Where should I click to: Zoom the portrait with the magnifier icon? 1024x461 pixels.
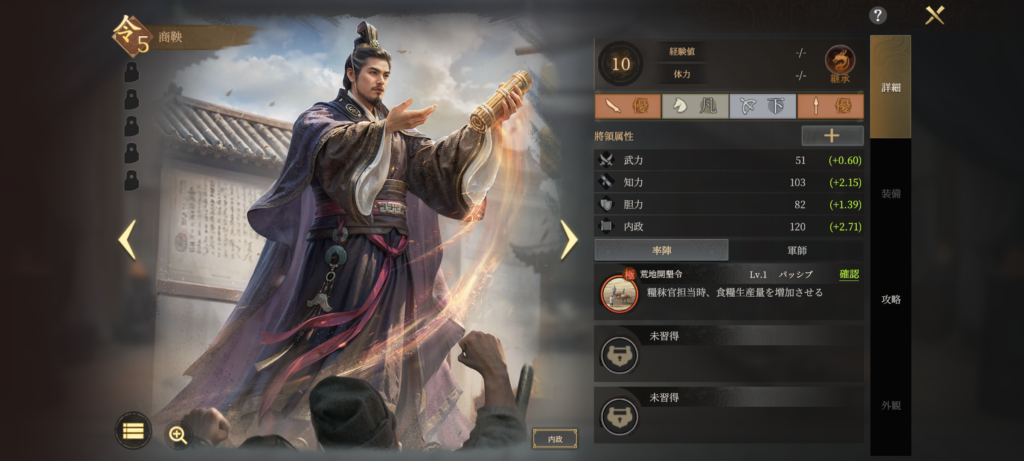pyautogui.click(x=178, y=434)
